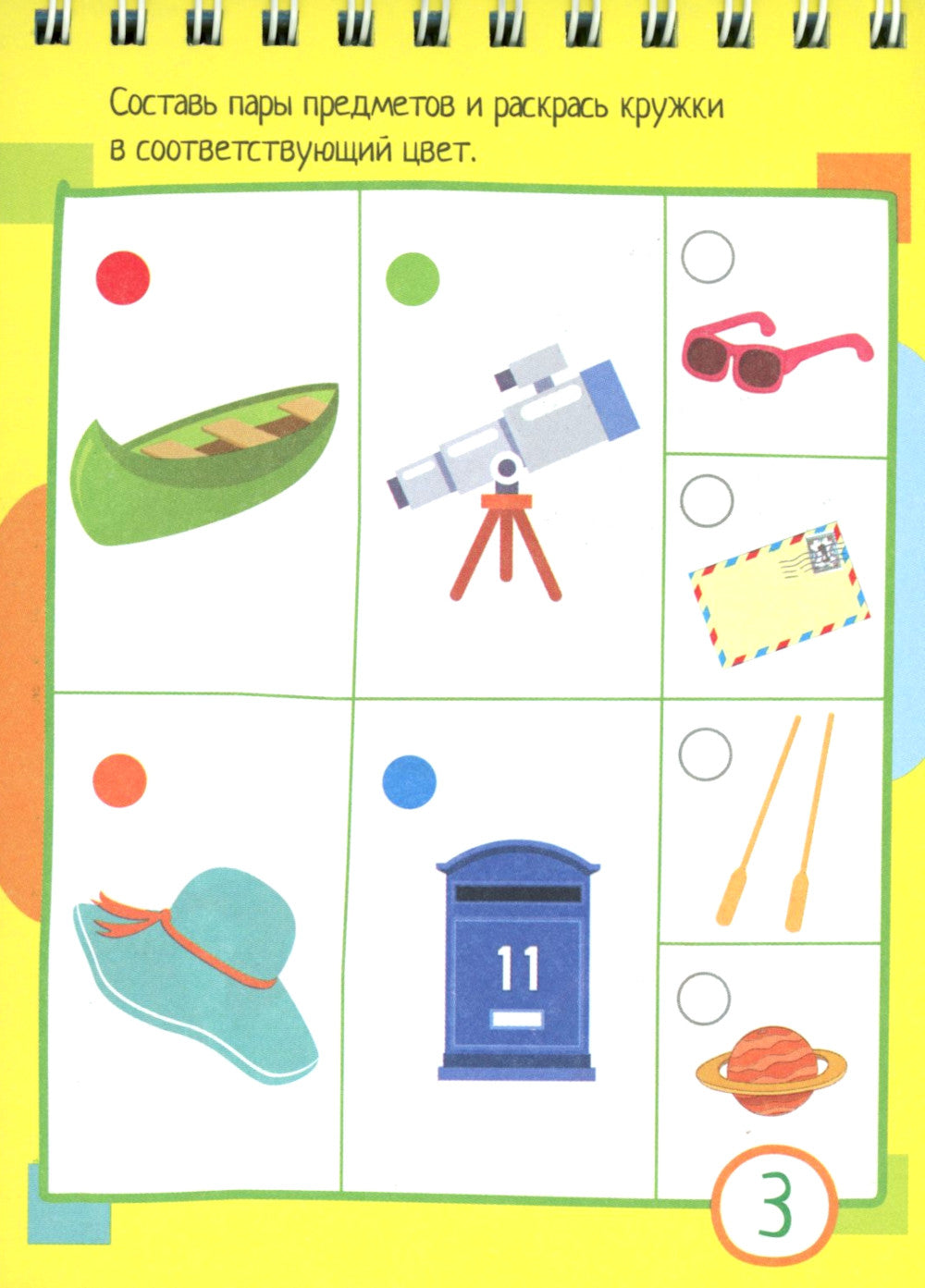Pick the ringed planet picture

coord(771,1070)
